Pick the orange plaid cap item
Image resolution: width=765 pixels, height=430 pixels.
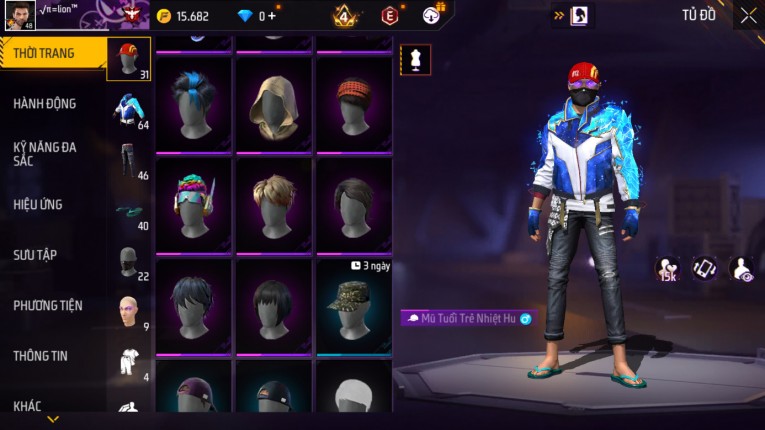pos(353,105)
